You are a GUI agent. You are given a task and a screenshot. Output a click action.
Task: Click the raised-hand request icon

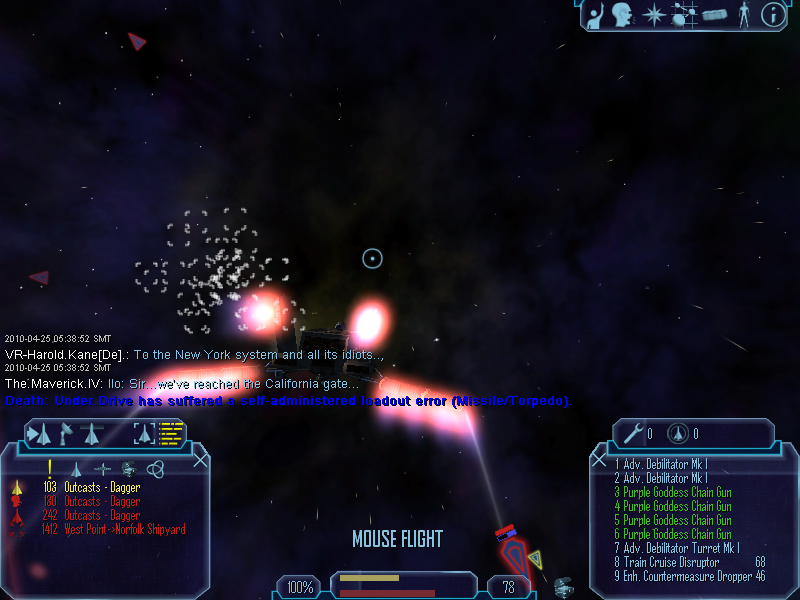(596, 14)
